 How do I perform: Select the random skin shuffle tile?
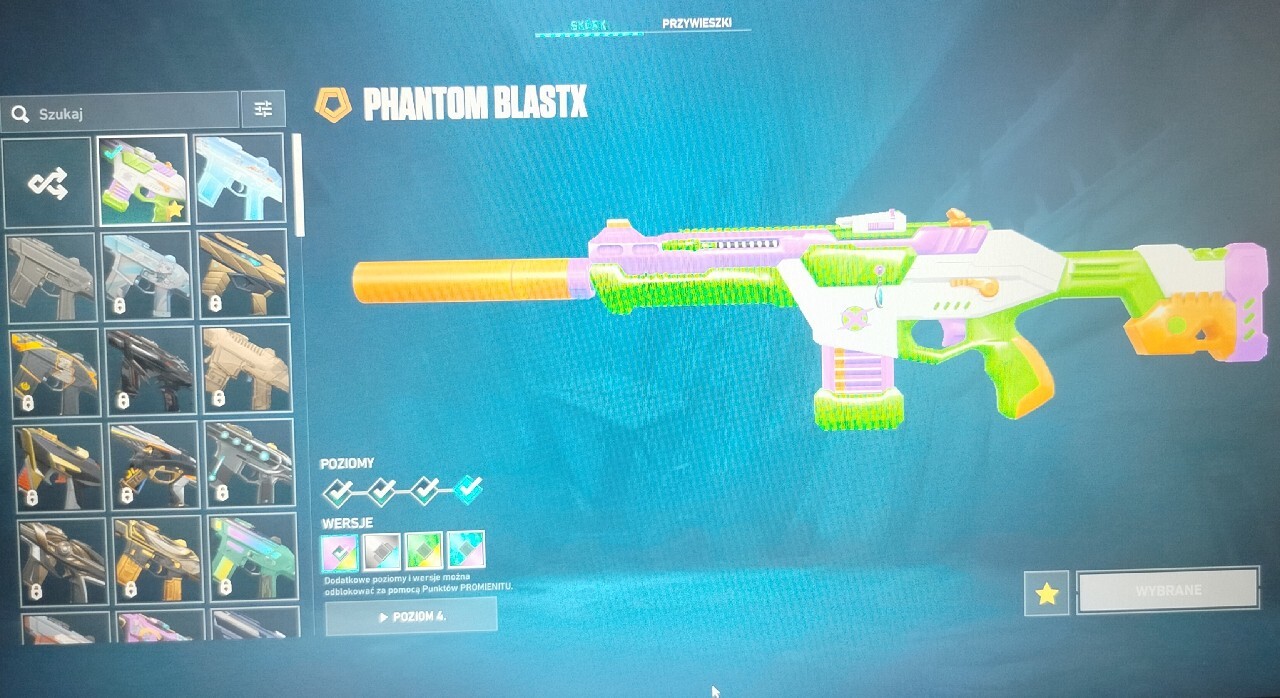[48, 181]
